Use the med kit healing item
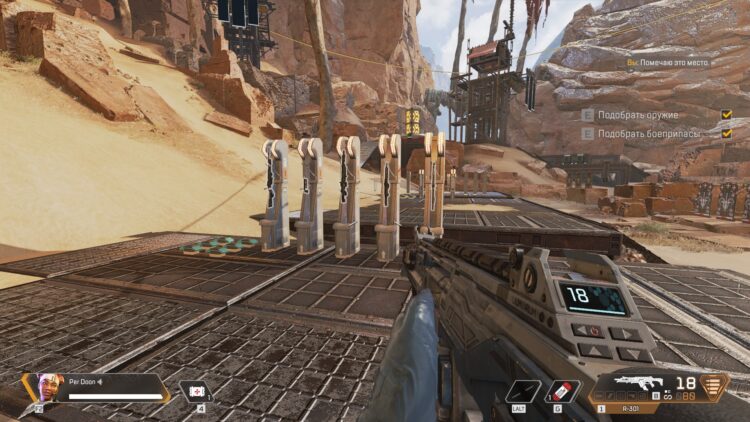This screenshot has width=750, height=422. pos(196,390)
